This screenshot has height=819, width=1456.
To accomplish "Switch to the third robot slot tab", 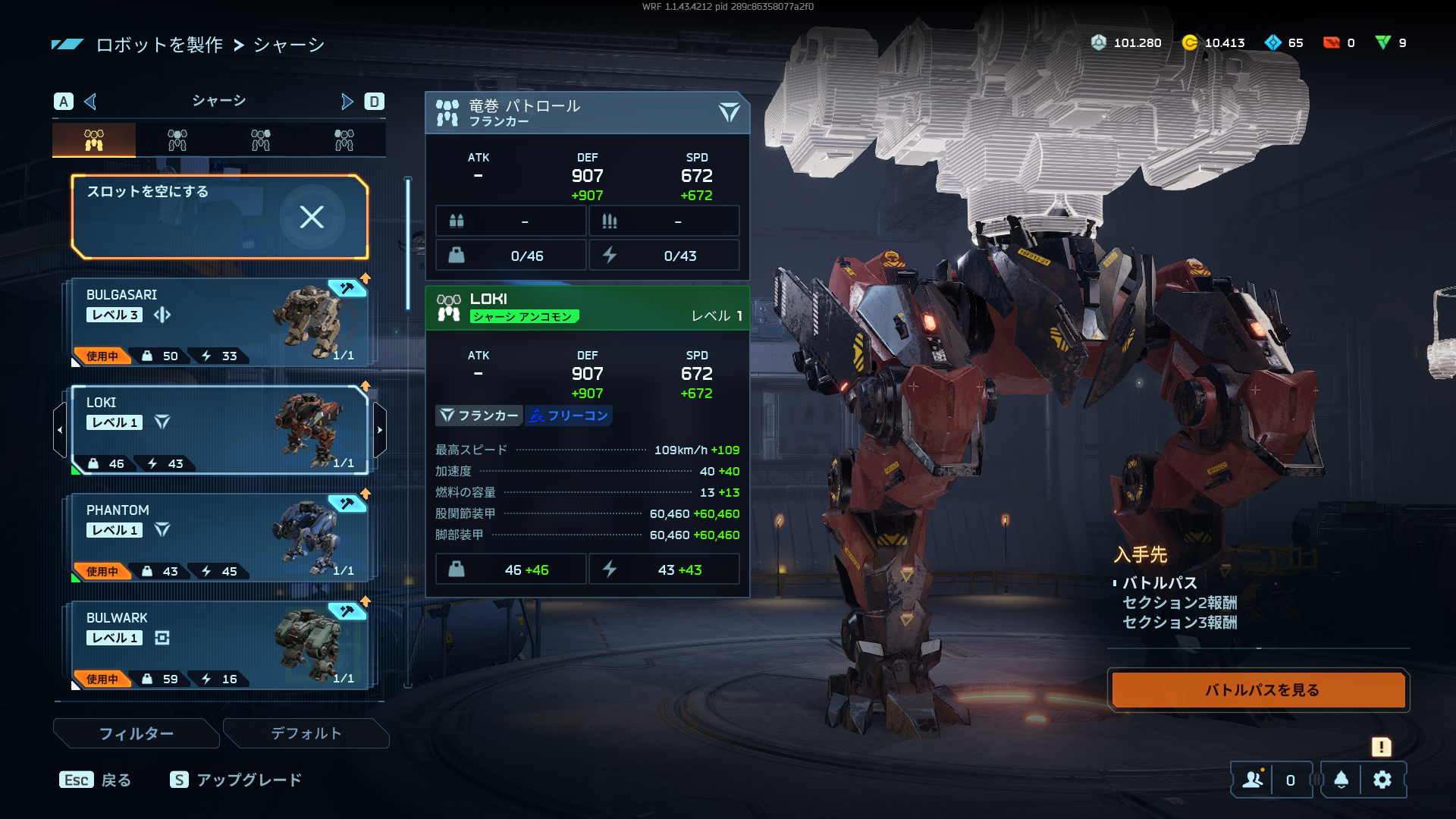I will point(261,140).
